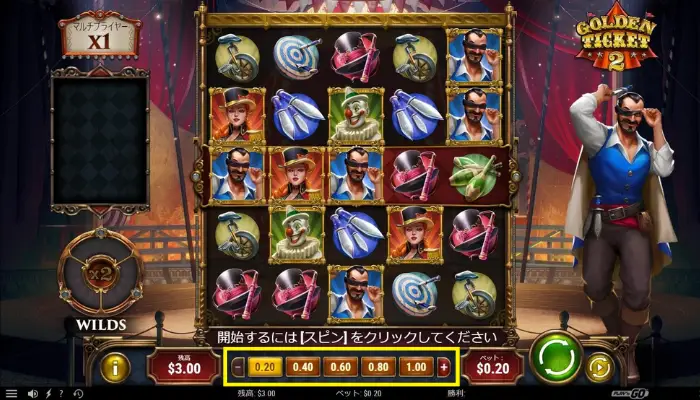Select the 0.20 bet amount
This screenshot has width=700, height=400.
pos(263,367)
